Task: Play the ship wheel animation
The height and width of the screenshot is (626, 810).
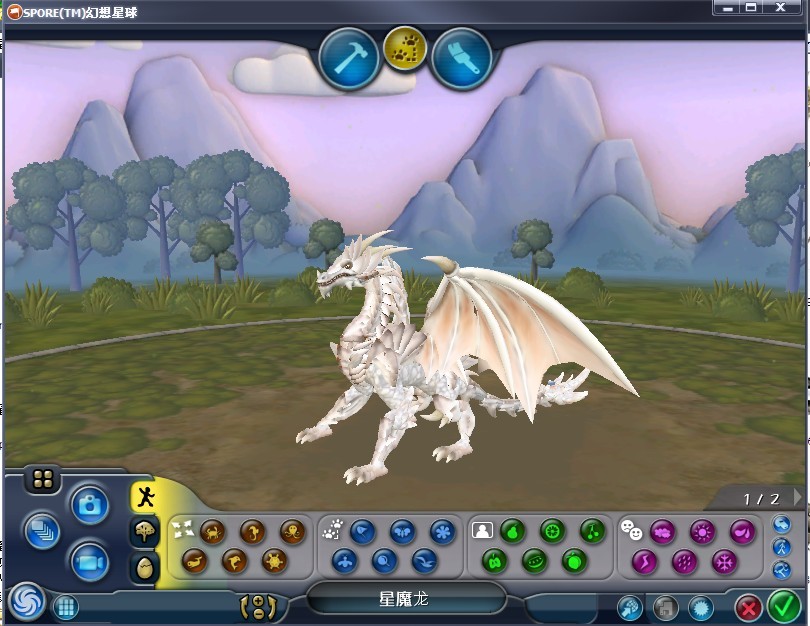Action: (x=273, y=561)
